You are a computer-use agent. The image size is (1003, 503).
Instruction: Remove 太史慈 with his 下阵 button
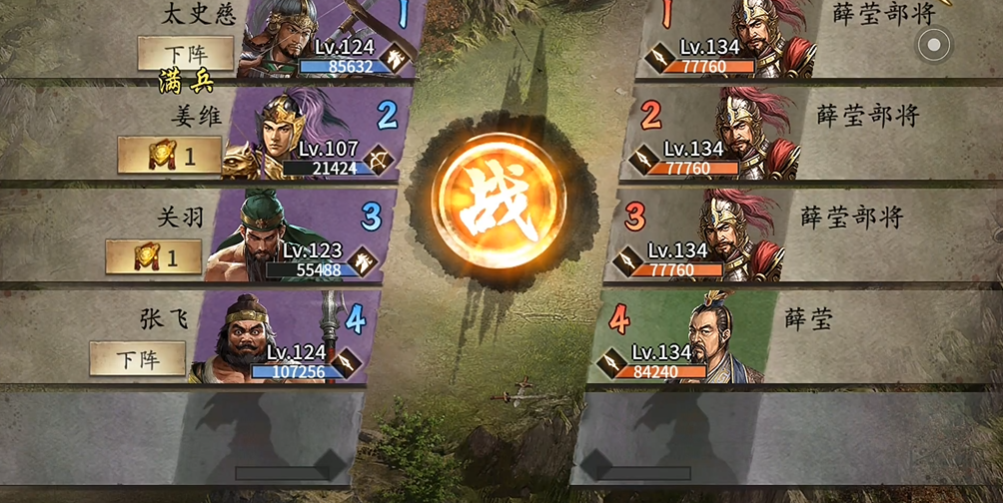tap(185, 52)
